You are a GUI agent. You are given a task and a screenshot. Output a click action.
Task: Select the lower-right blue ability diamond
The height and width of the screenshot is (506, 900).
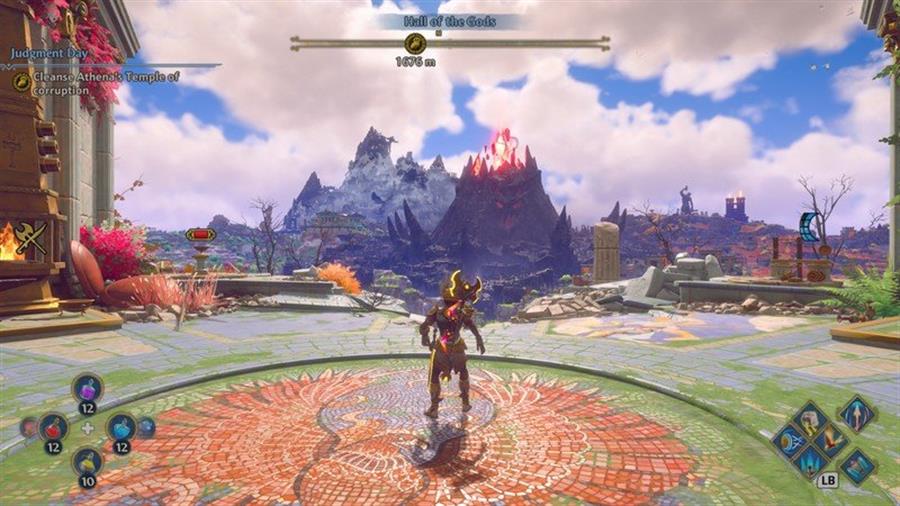857,466
